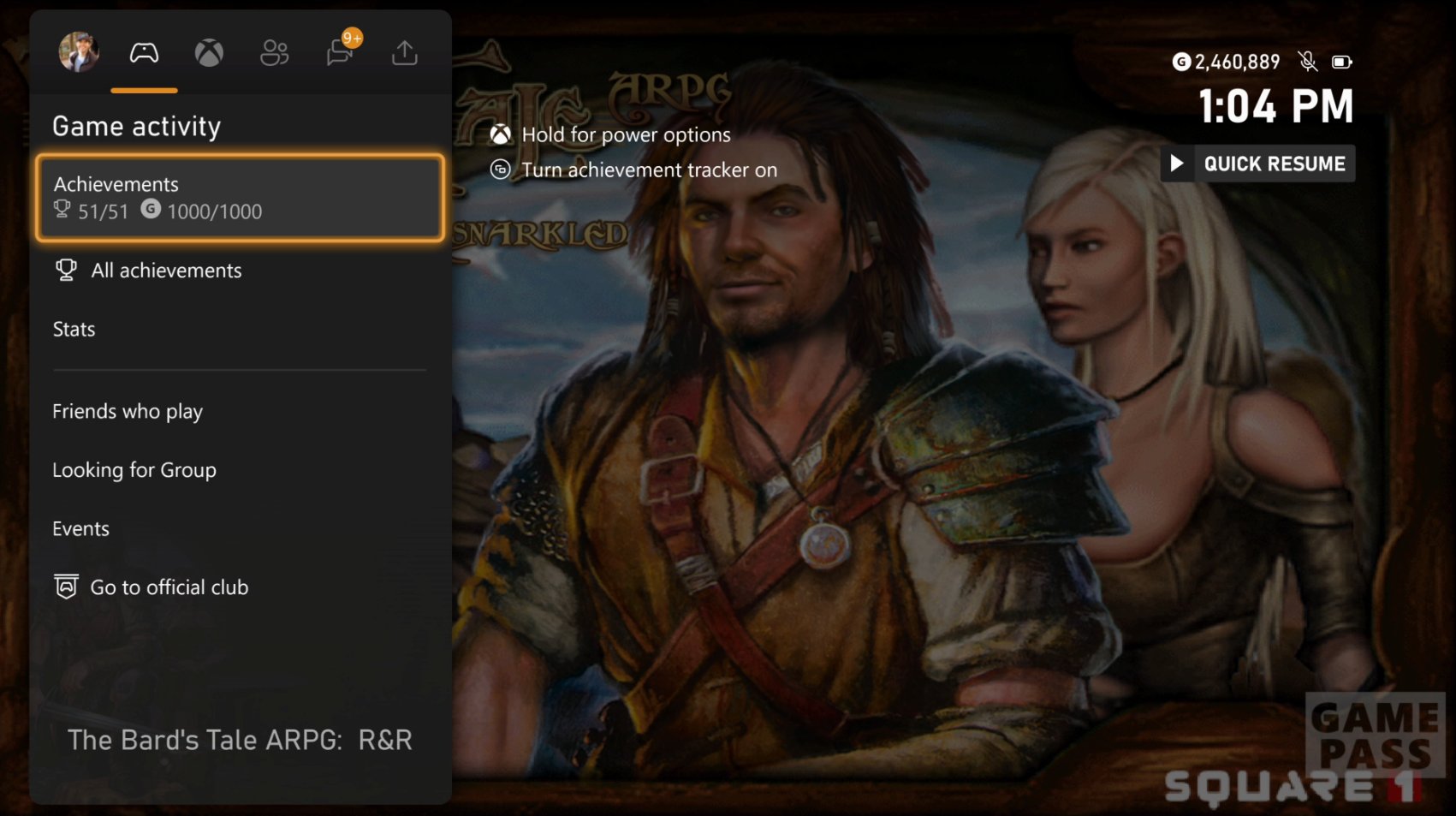
Task: Open the People tab icon
Action: pyautogui.click(x=274, y=52)
